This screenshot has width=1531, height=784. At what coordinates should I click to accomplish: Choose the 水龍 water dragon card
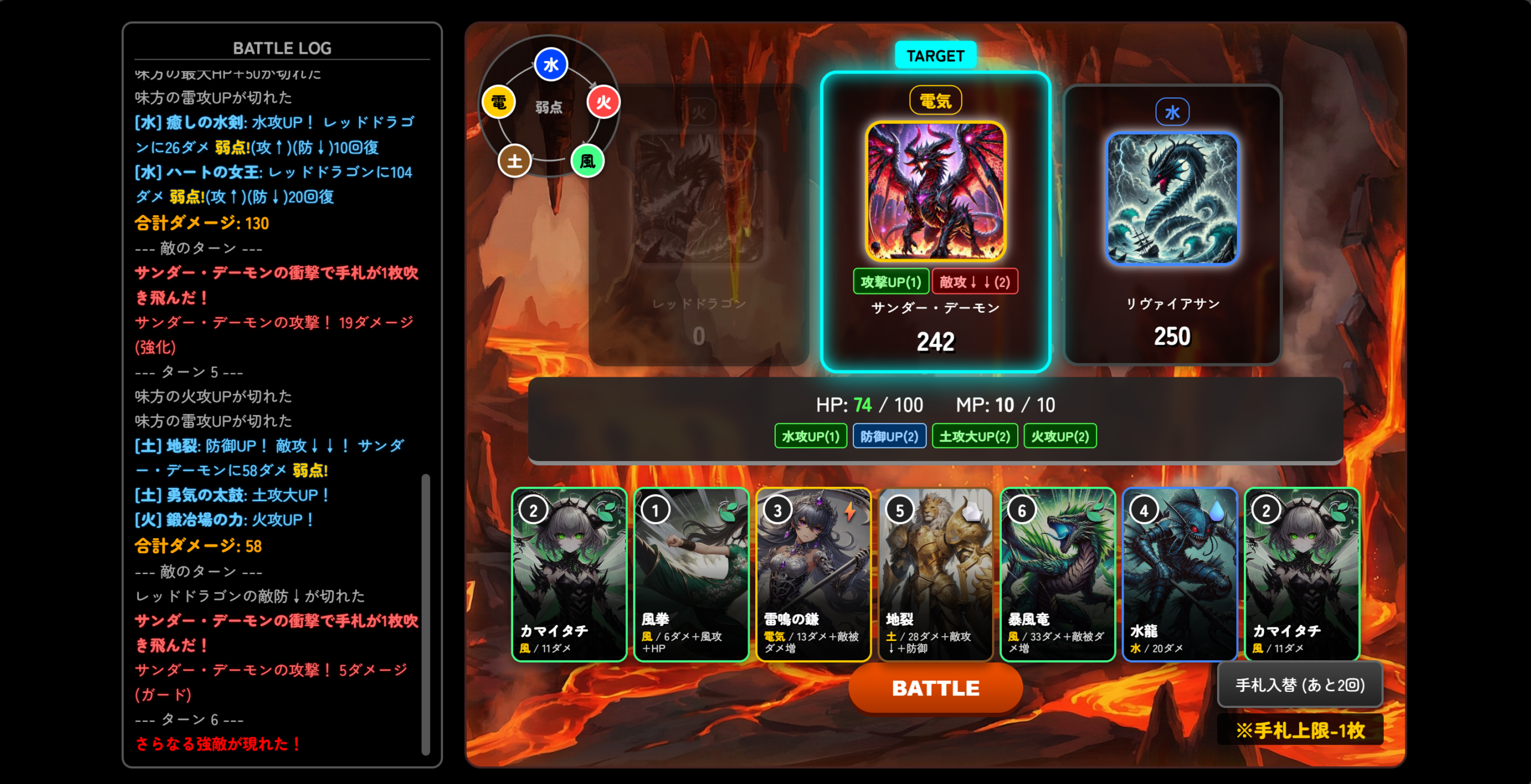[1179, 574]
